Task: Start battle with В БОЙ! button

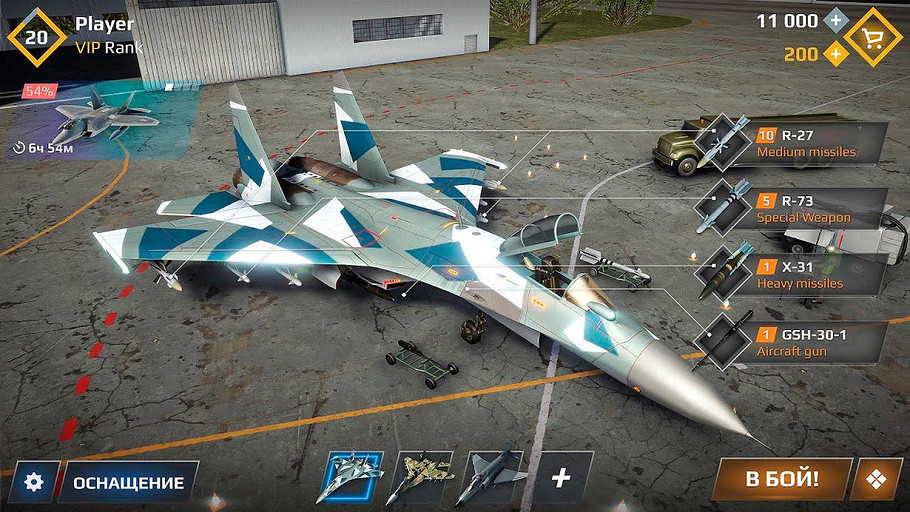Action: pos(781,479)
